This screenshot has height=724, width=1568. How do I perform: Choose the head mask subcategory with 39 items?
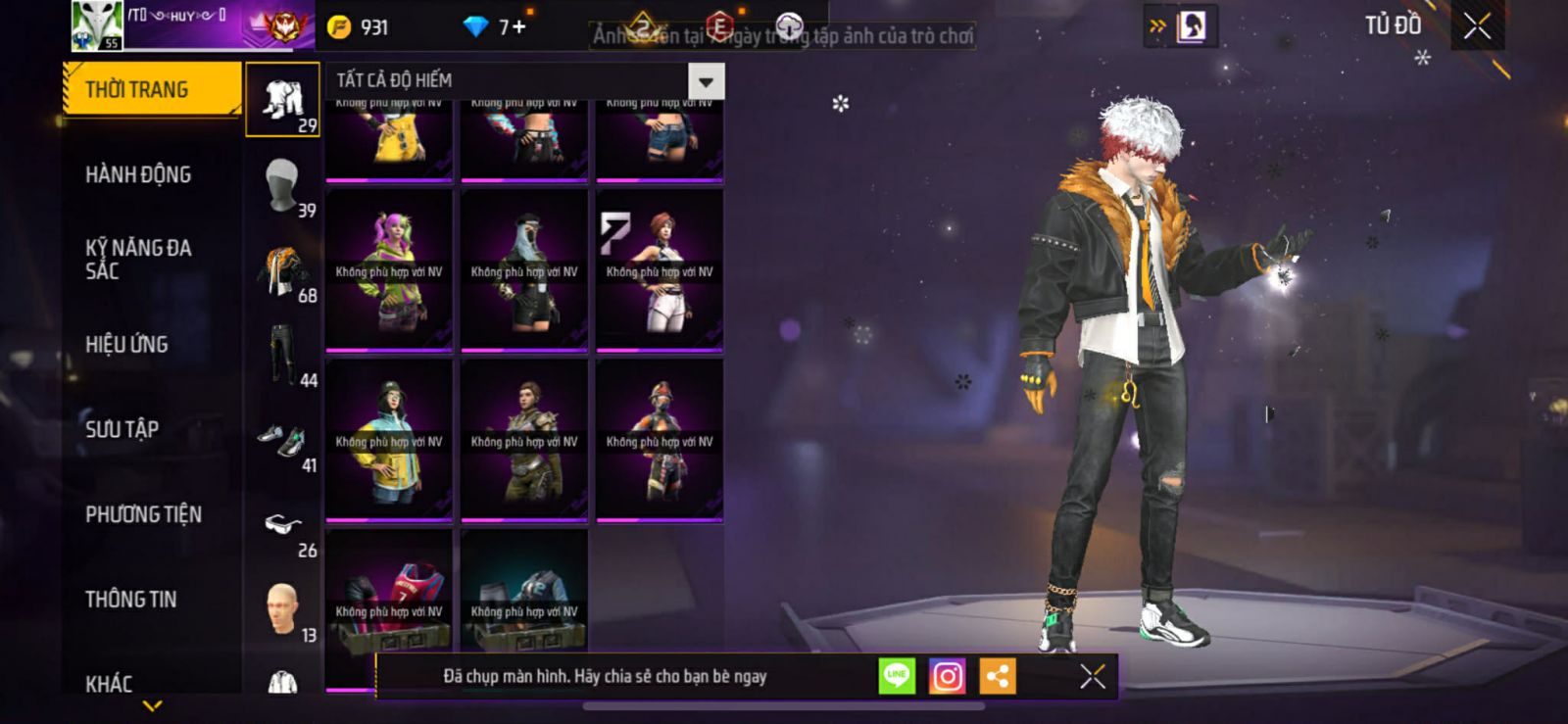(282, 185)
